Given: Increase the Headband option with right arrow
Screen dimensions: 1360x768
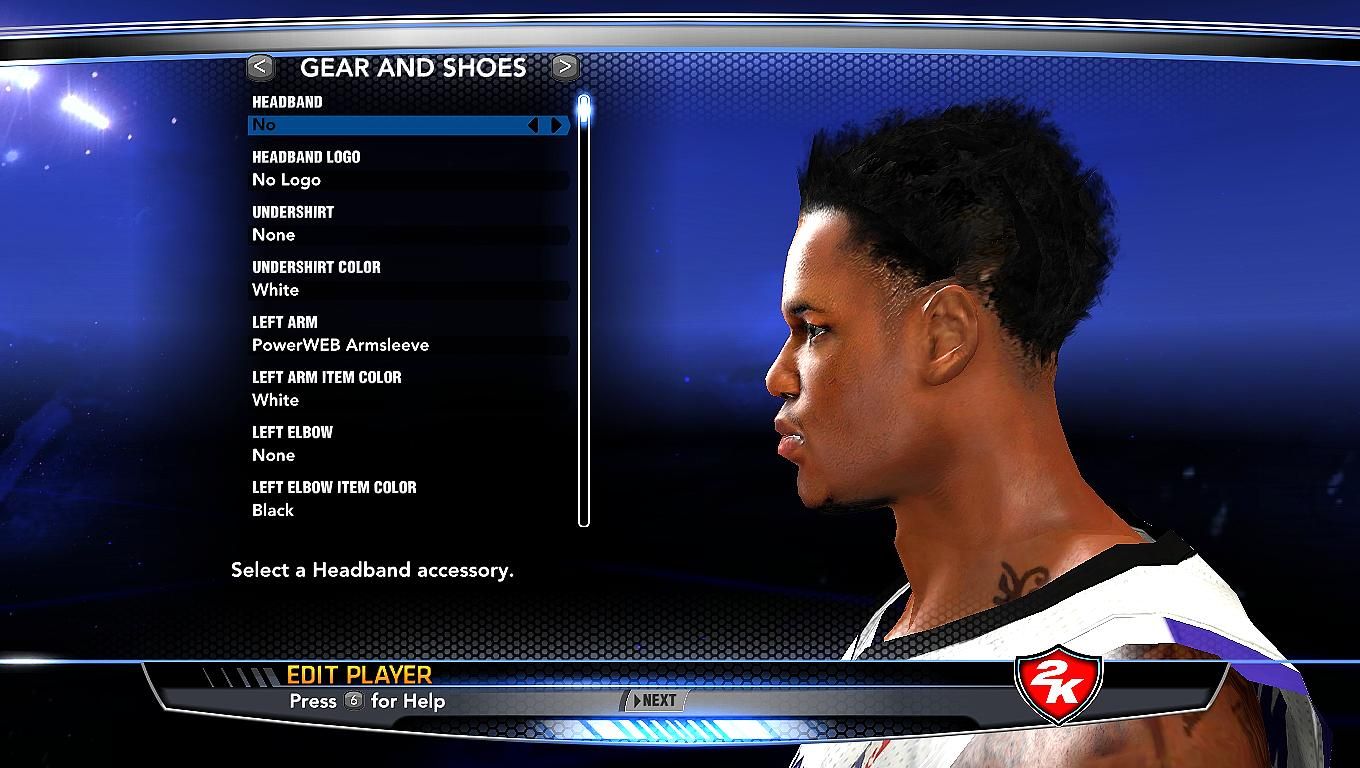Looking at the screenshot, I should point(557,125).
